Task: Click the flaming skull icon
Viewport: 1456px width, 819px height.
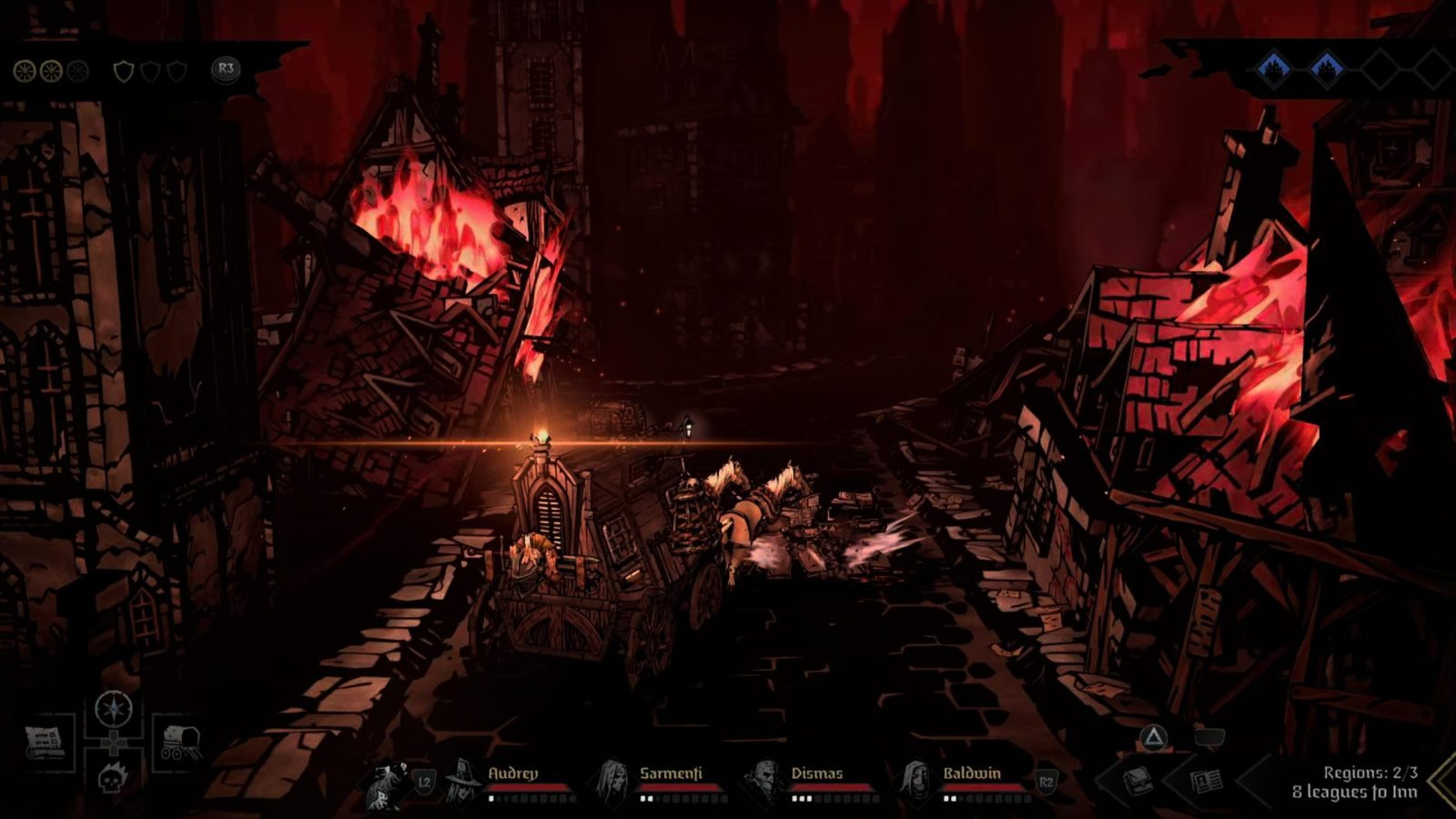Action: click(x=113, y=778)
